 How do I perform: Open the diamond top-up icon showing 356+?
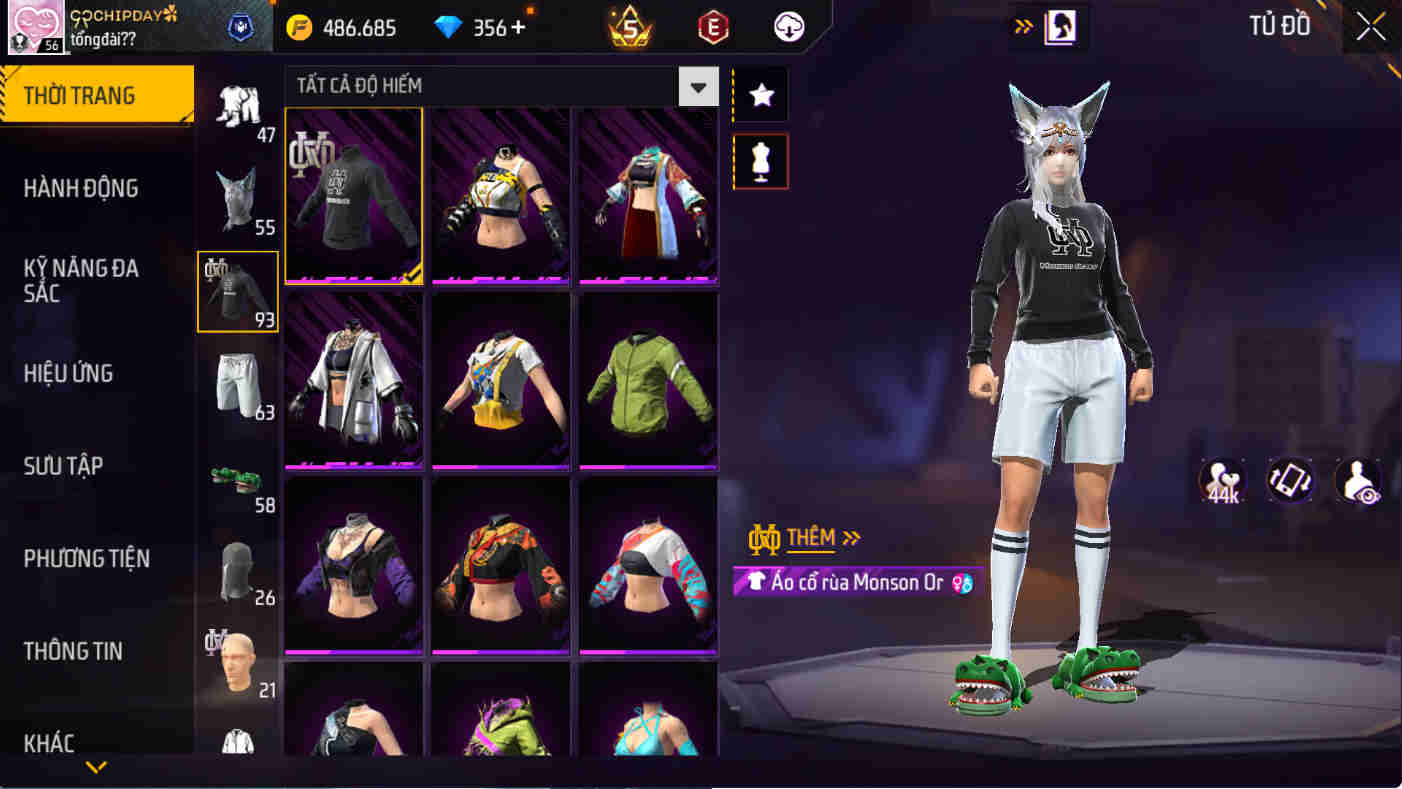coord(449,27)
